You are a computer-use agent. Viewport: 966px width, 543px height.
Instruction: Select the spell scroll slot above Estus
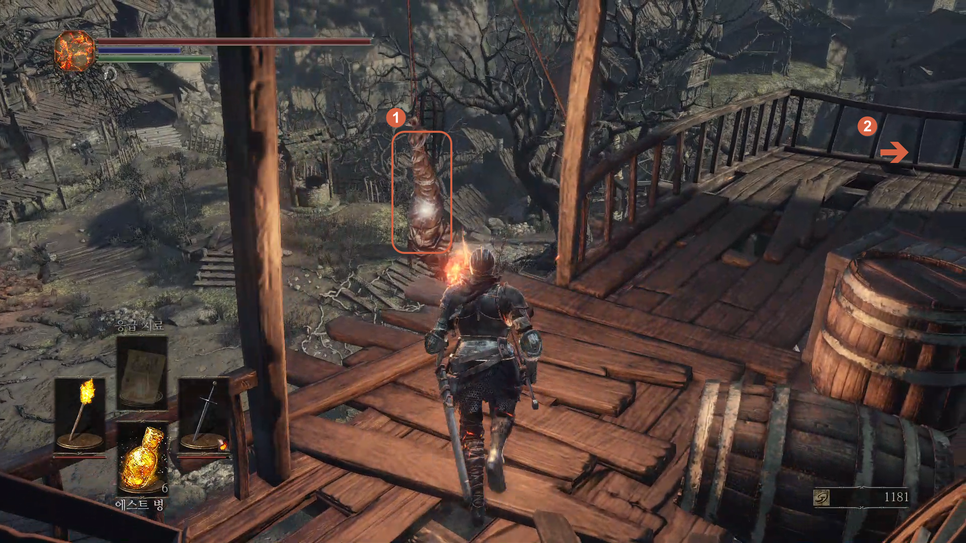(x=141, y=371)
